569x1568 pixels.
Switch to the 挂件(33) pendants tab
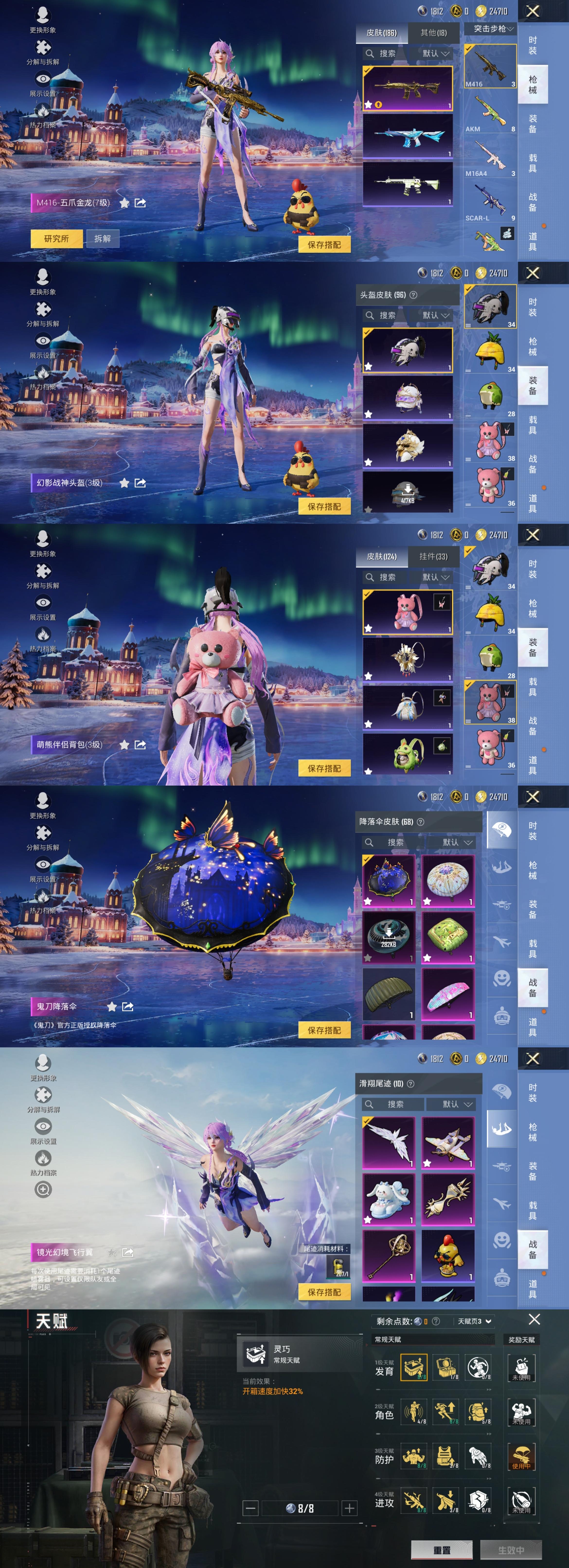pyautogui.click(x=433, y=556)
